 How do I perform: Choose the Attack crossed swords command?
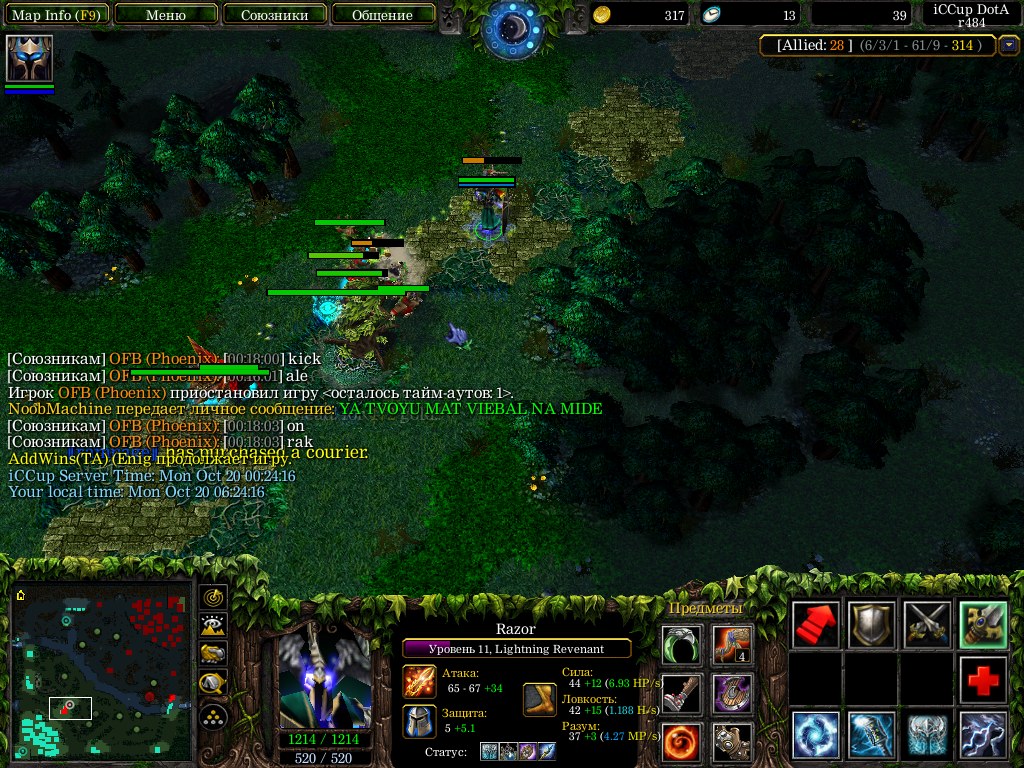click(927, 625)
